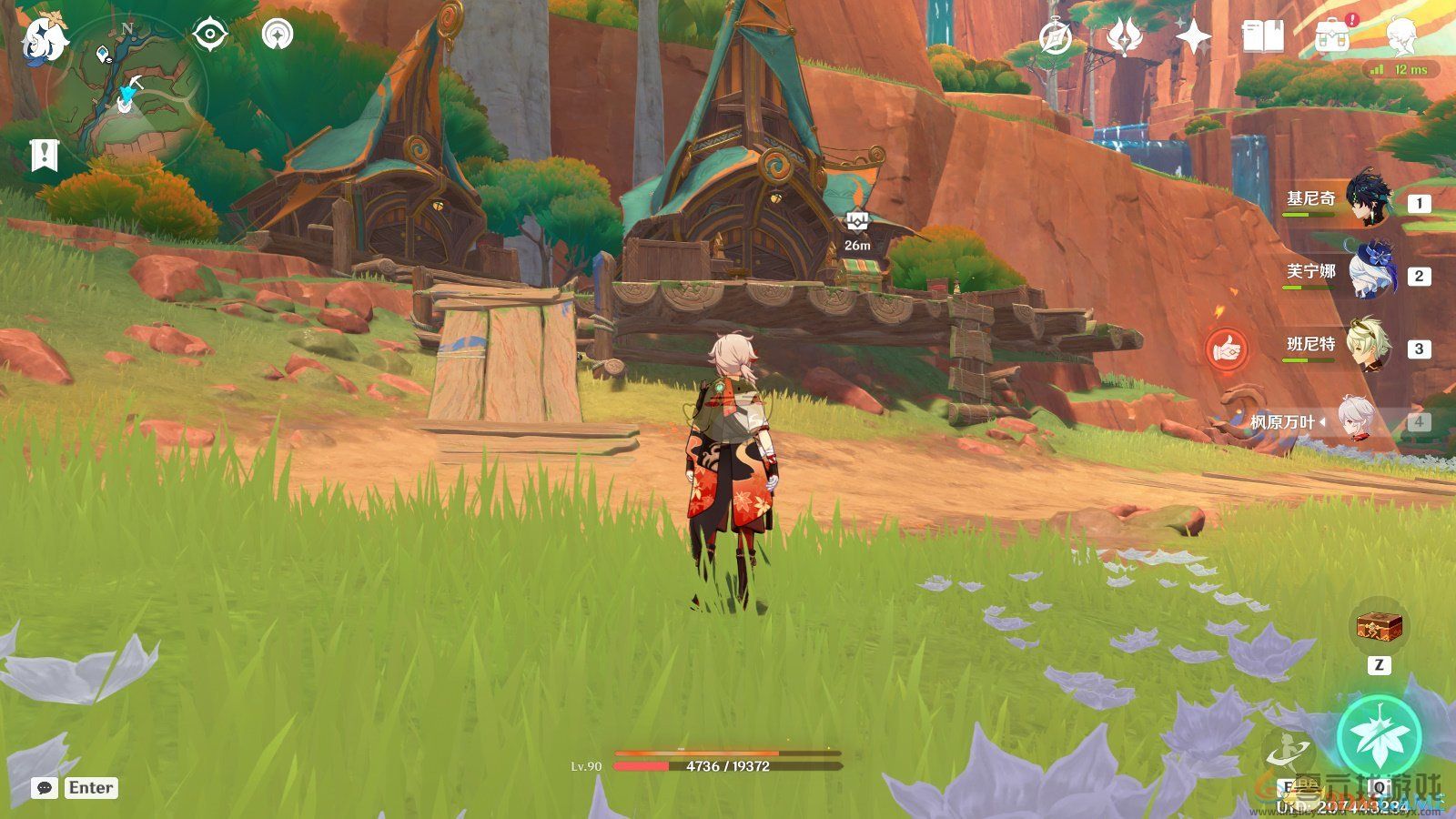Use the treasure chest gadget
1456x819 pixels.
tap(1379, 627)
